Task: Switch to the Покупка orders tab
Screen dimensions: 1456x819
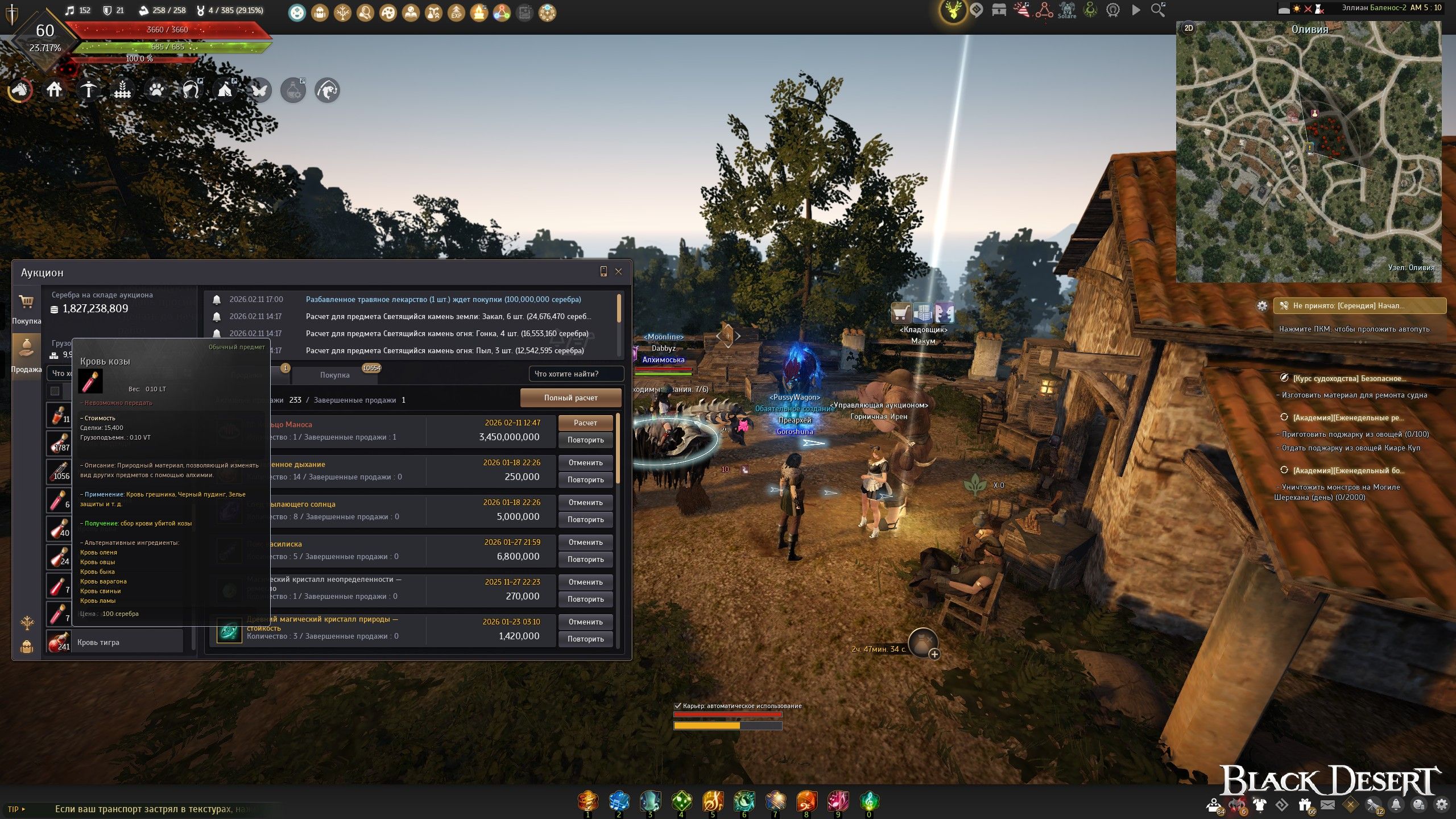Action: point(335,375)
